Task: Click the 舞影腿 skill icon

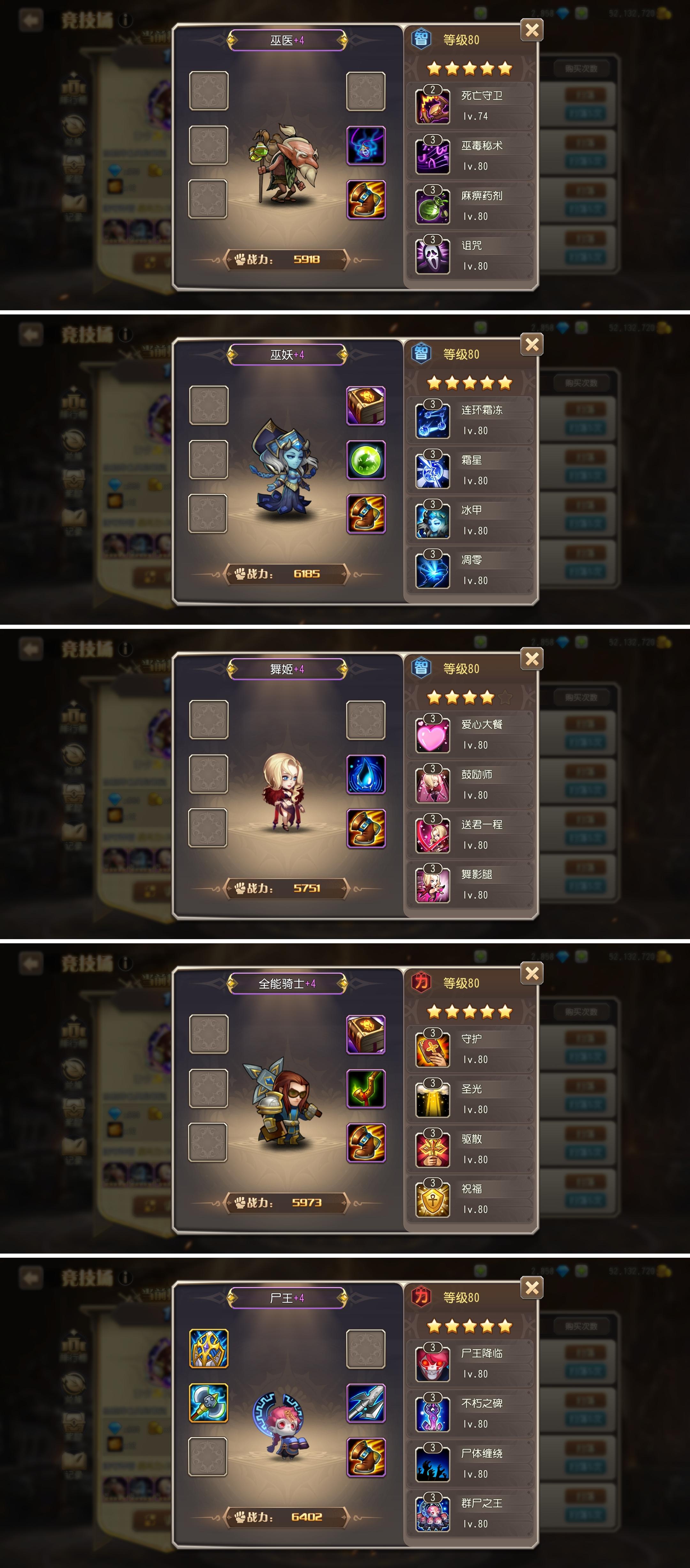Action: tap(433, 886)
